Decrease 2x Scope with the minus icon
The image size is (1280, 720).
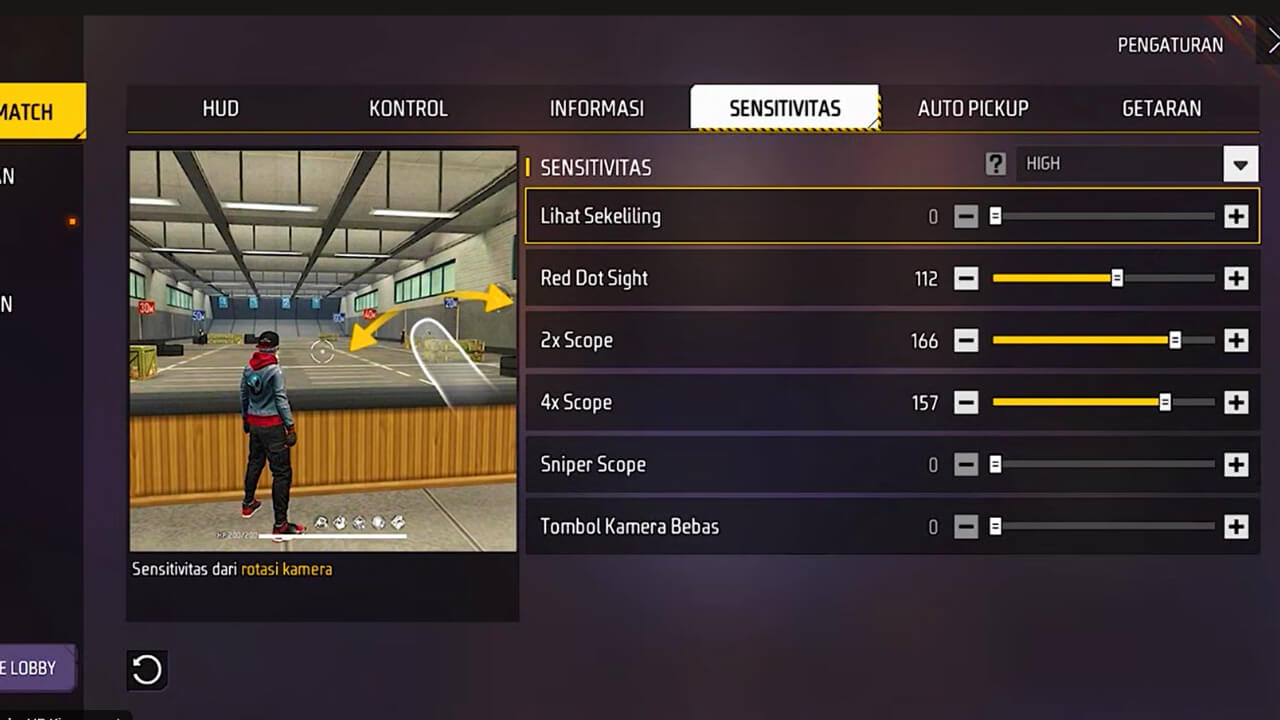(x=966, y=340)
